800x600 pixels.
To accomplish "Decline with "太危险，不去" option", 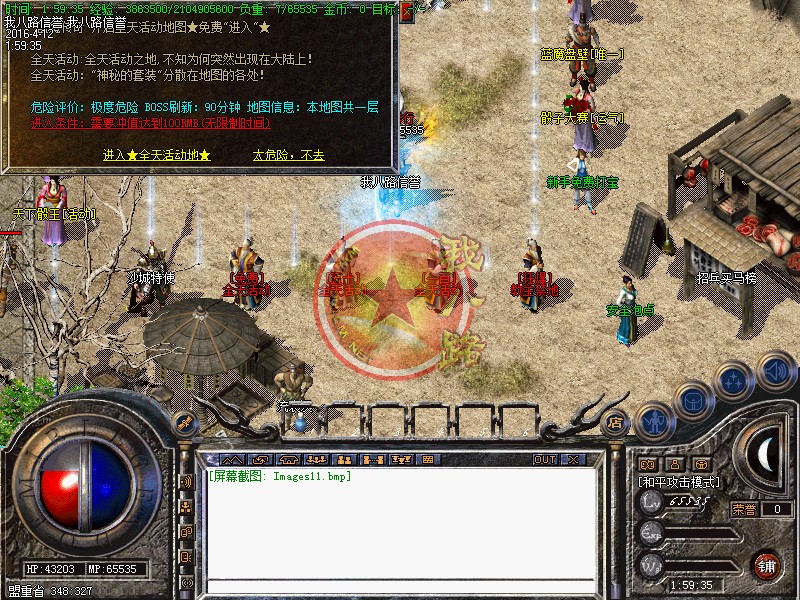I will pyautogui.click(x=288, y=155).
